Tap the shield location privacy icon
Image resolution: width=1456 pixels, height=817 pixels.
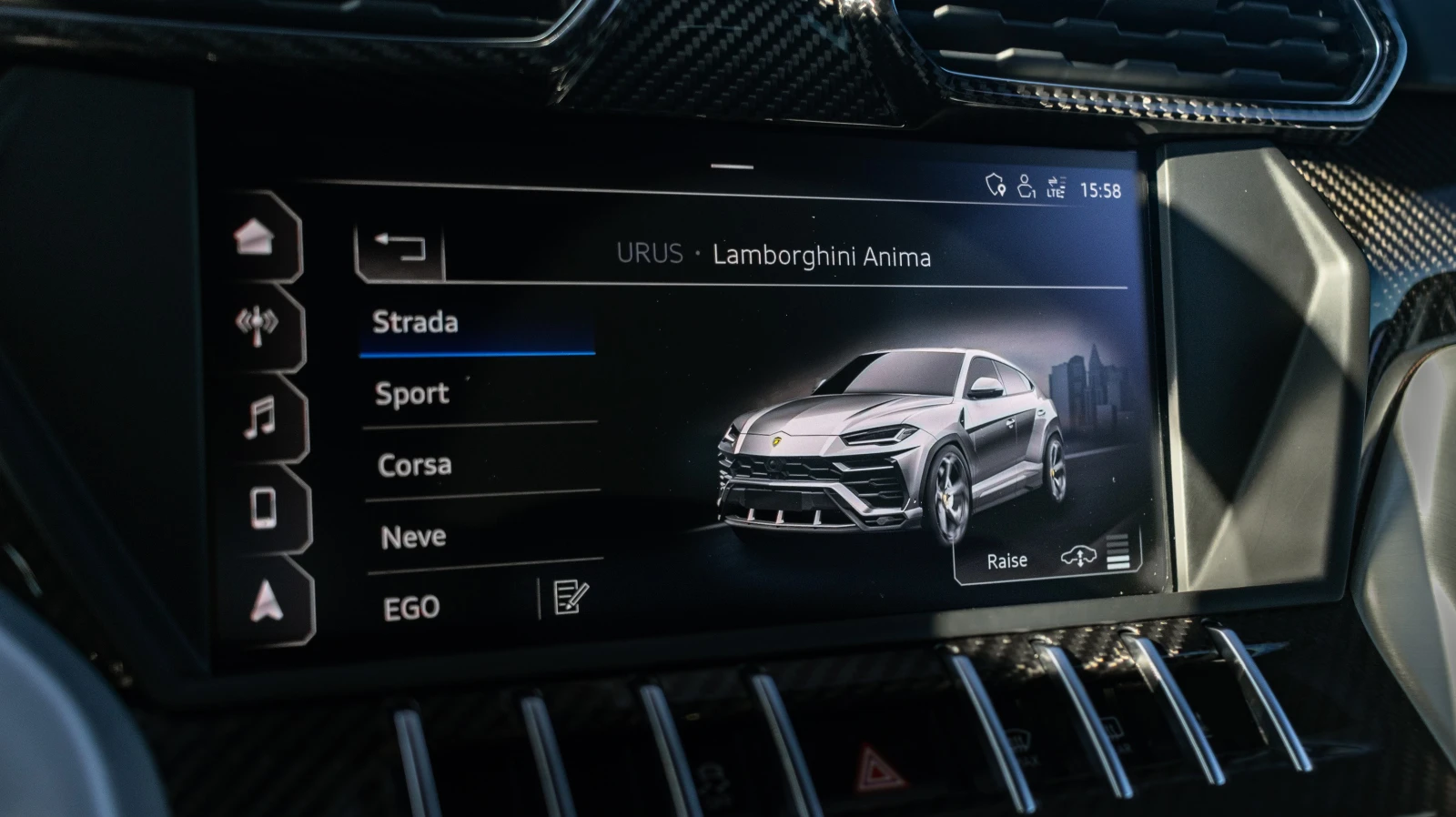click(993, 187)
